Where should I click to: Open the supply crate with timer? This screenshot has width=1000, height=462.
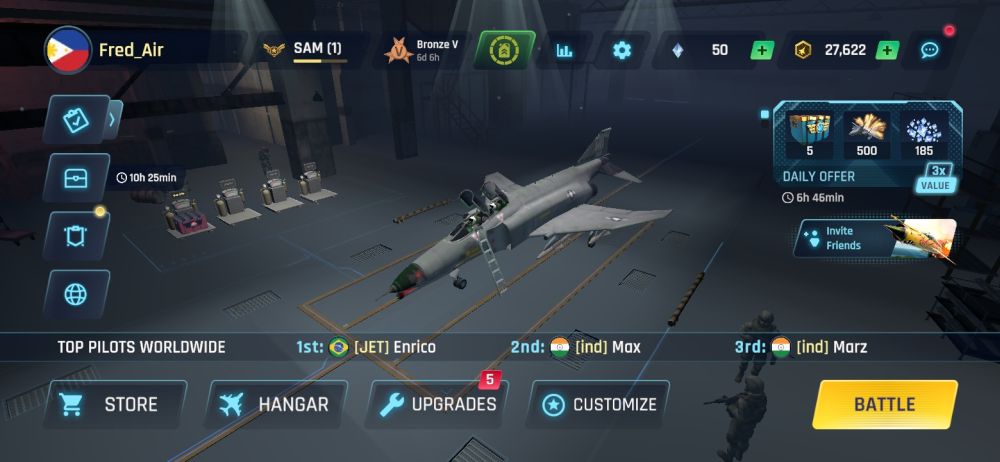[76, 178]
